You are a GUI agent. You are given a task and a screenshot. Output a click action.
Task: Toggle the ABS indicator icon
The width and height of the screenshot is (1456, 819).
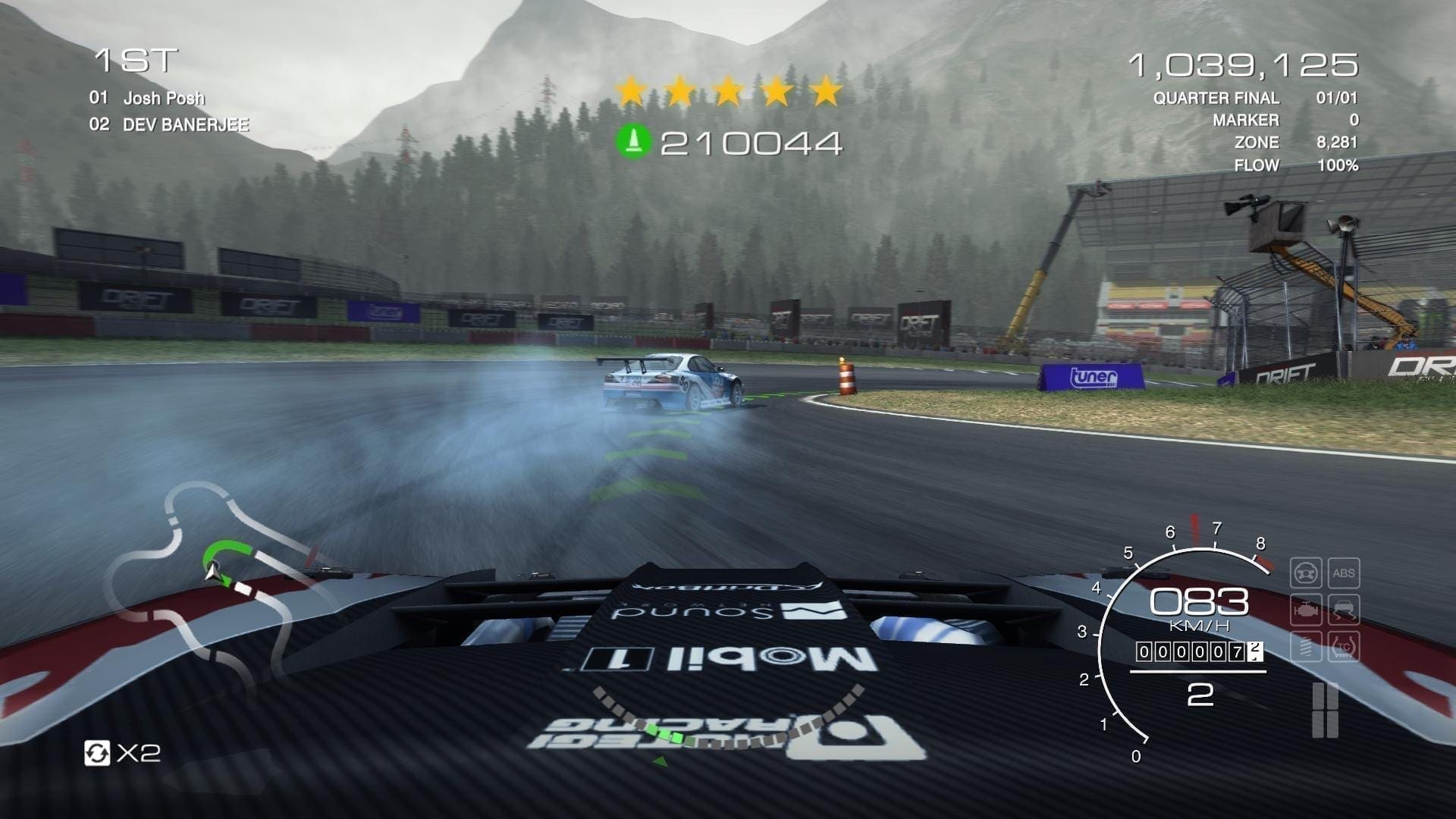coord(1343,573)
